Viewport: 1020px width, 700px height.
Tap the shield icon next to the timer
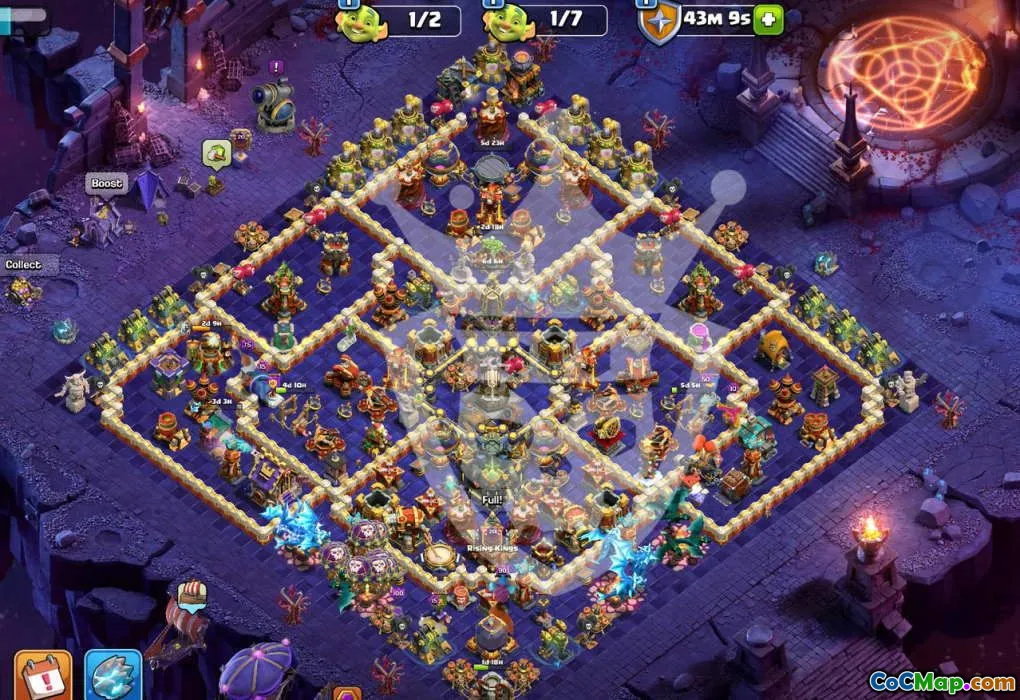coord(658,21)
